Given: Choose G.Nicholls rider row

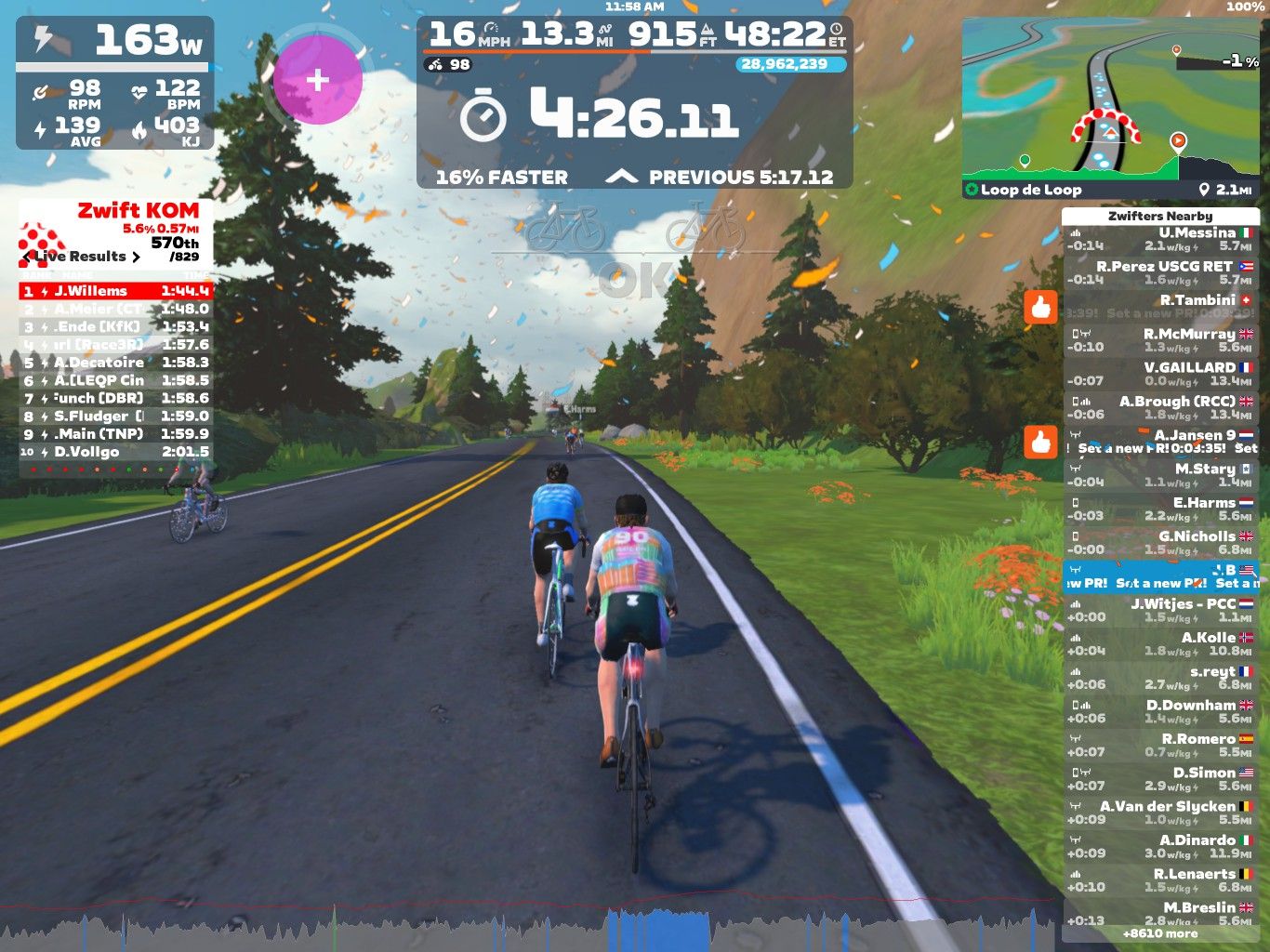Looking at the screenshot, I should 1160,543.
